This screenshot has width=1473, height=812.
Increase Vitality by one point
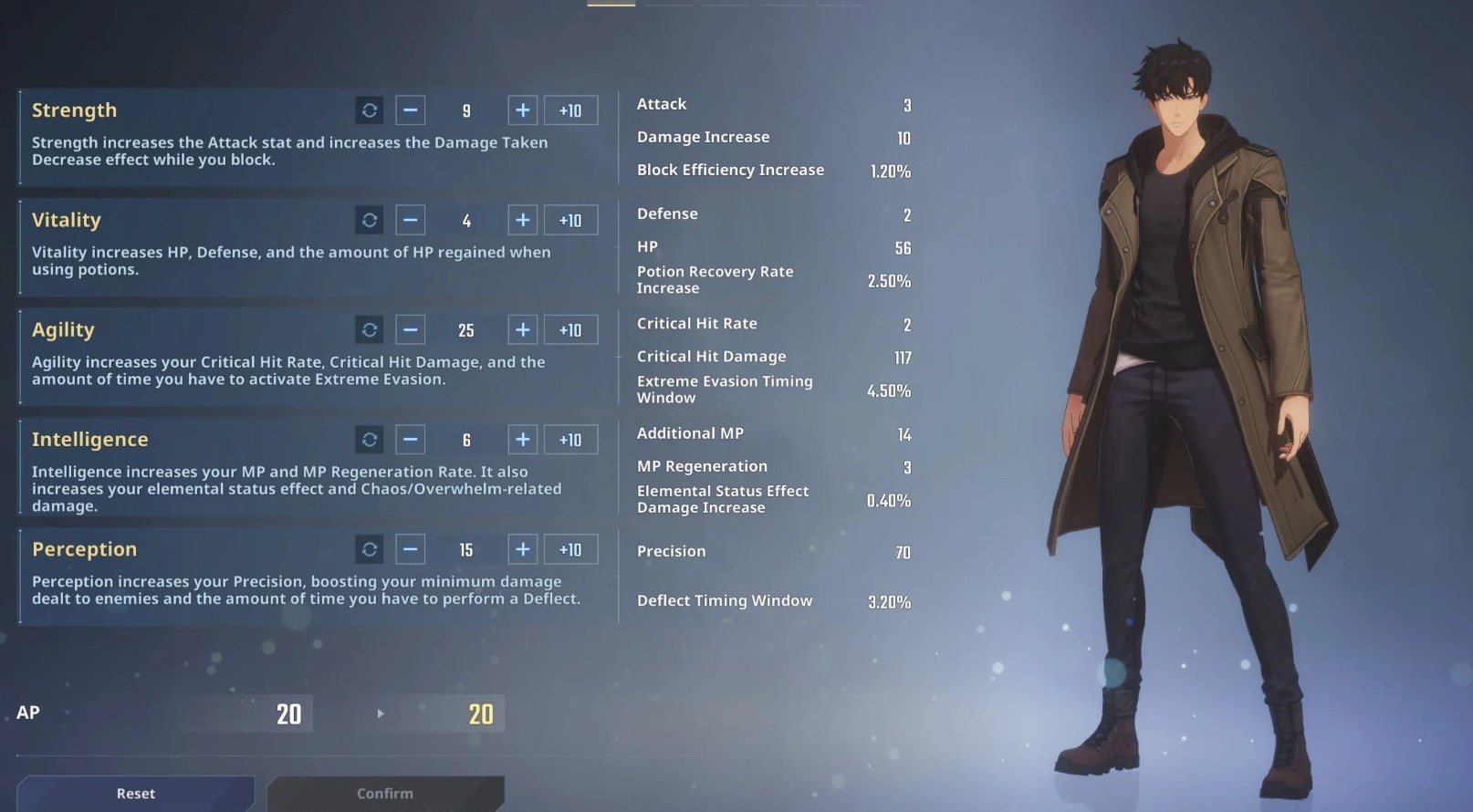tap(523, 220)
